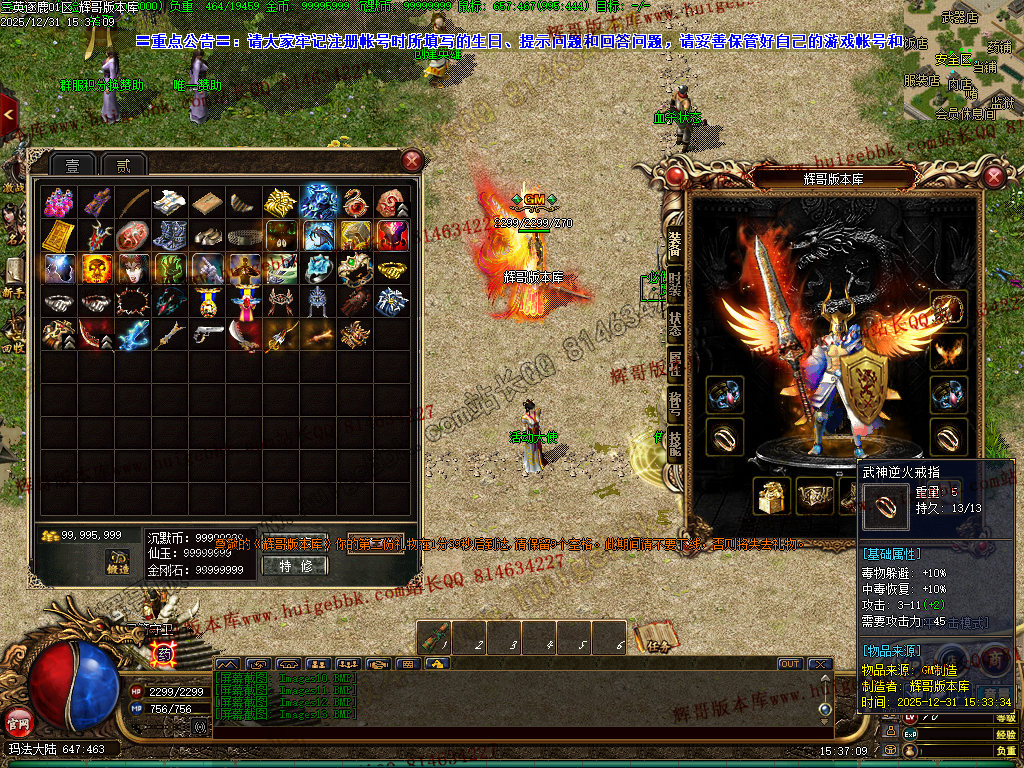Select the yellow scroll book item

pos(59,236)
